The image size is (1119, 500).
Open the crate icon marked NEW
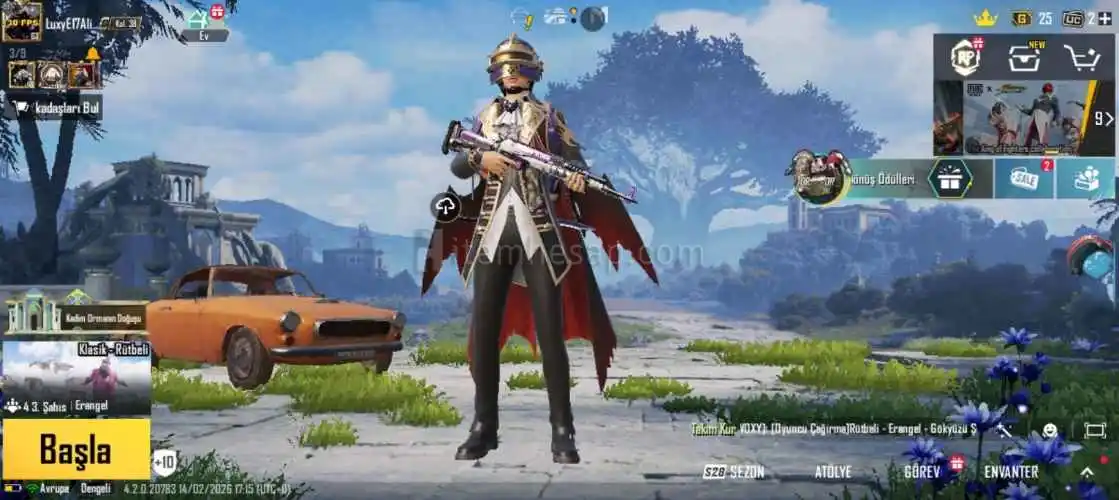pos(1024,57)
